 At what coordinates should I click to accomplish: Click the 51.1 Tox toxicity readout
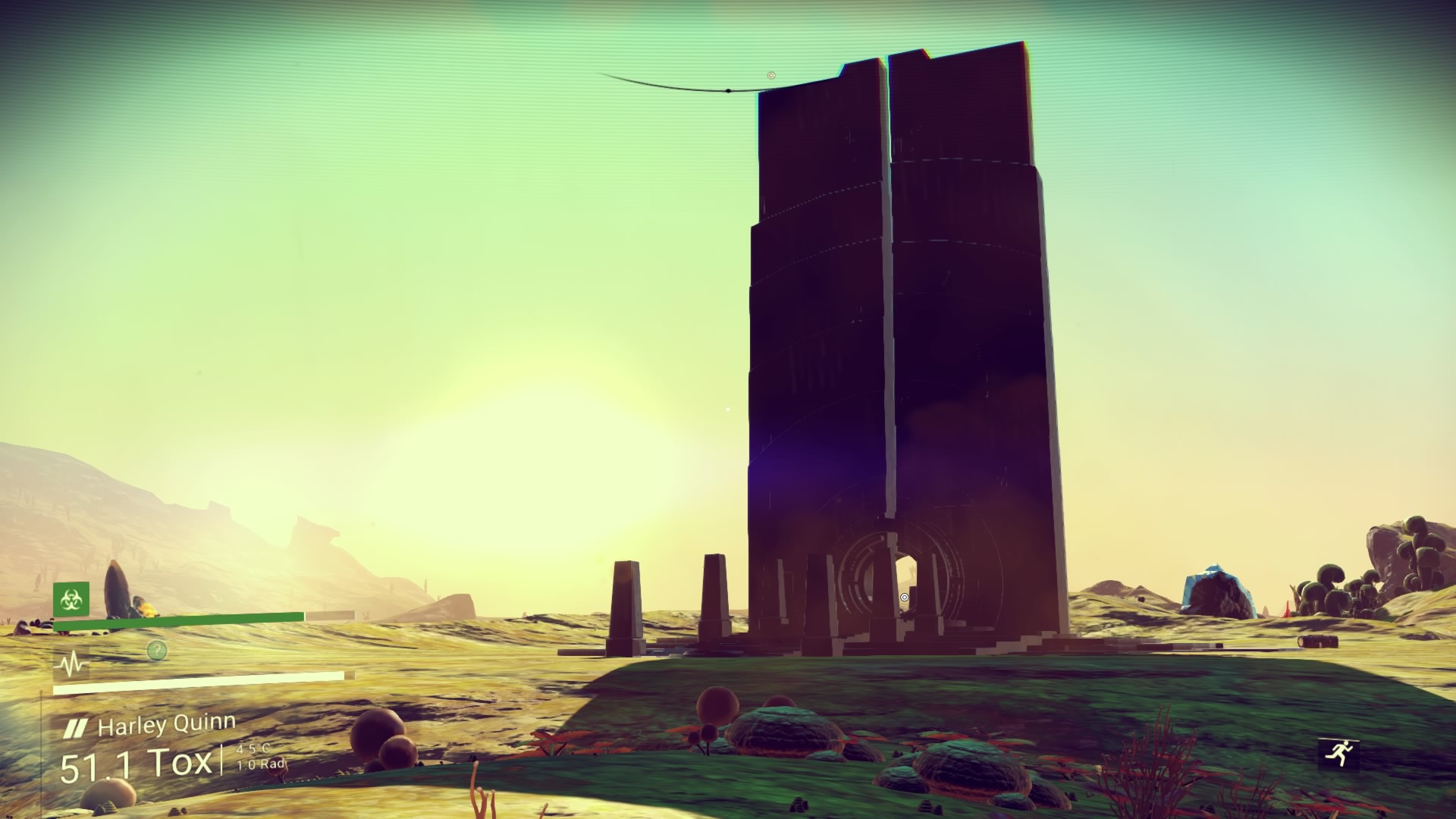135,764
